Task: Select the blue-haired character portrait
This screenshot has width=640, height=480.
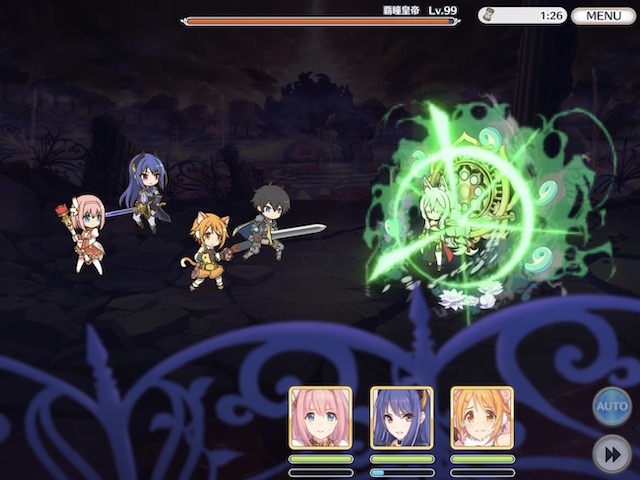Action: (x=402, y=417)
